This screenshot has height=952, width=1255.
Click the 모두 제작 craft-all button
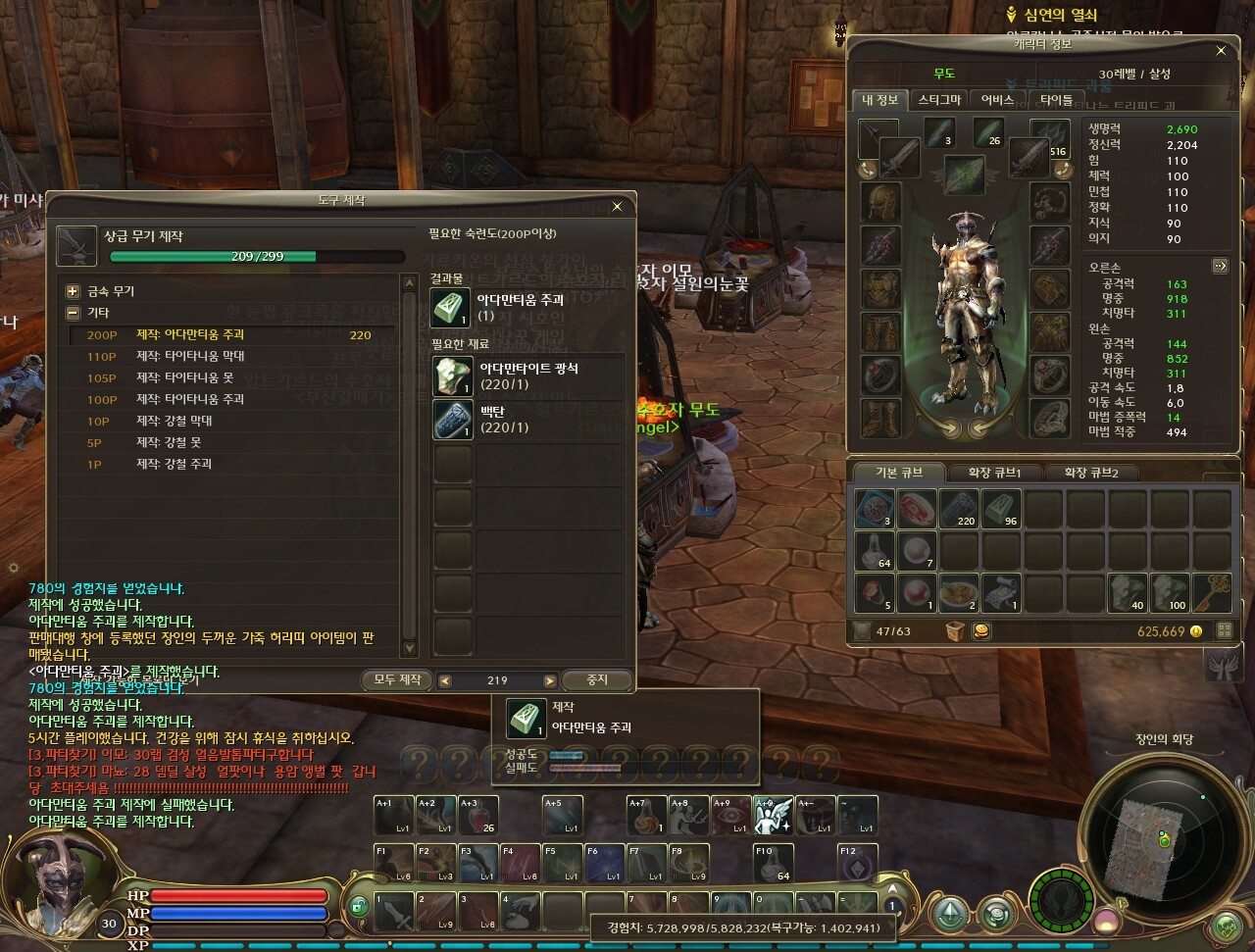click(397, 679)
